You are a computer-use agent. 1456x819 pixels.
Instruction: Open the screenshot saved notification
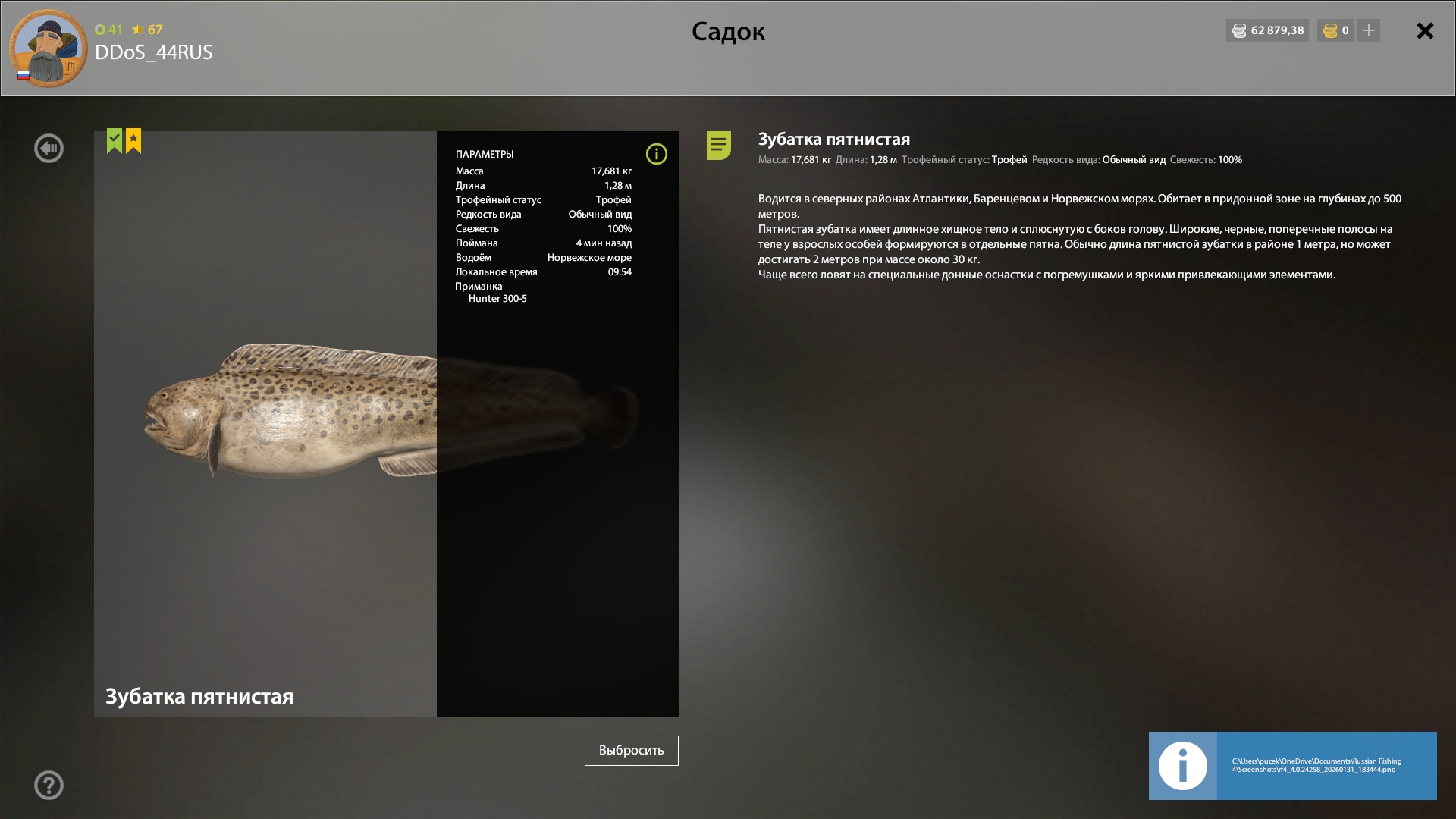pos(1292,766)
